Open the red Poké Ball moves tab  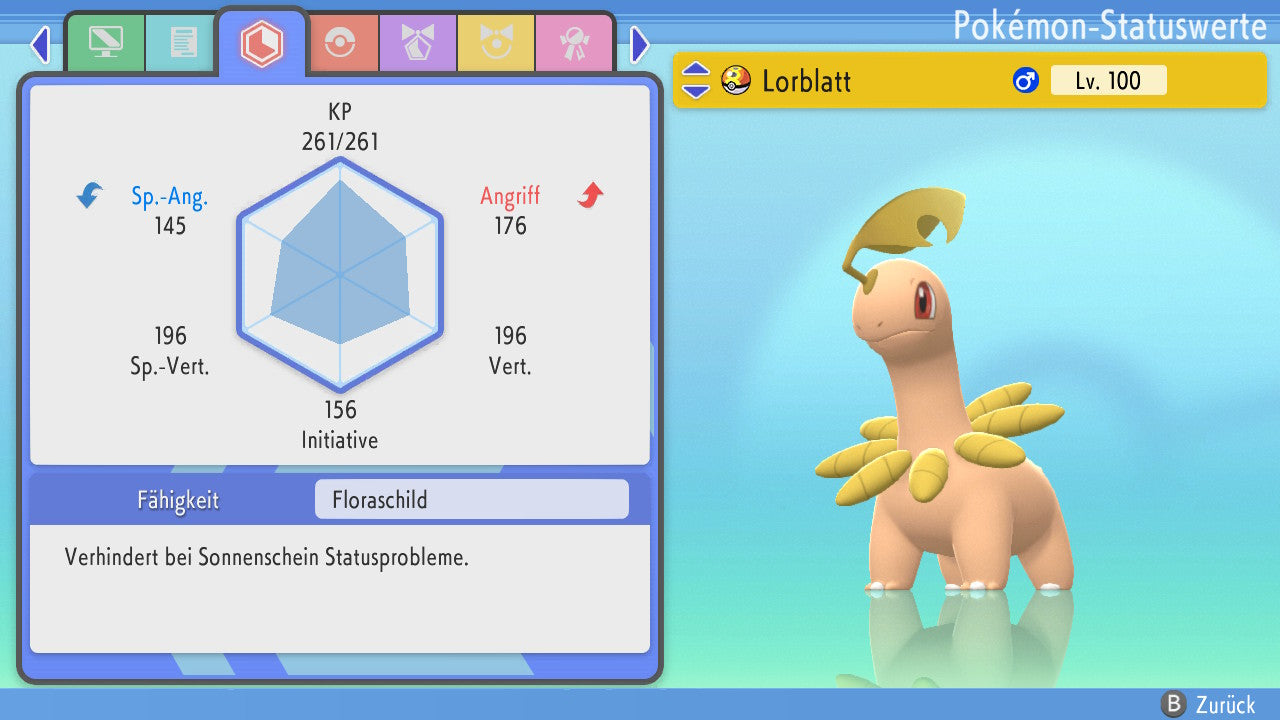tap(341, 43)
